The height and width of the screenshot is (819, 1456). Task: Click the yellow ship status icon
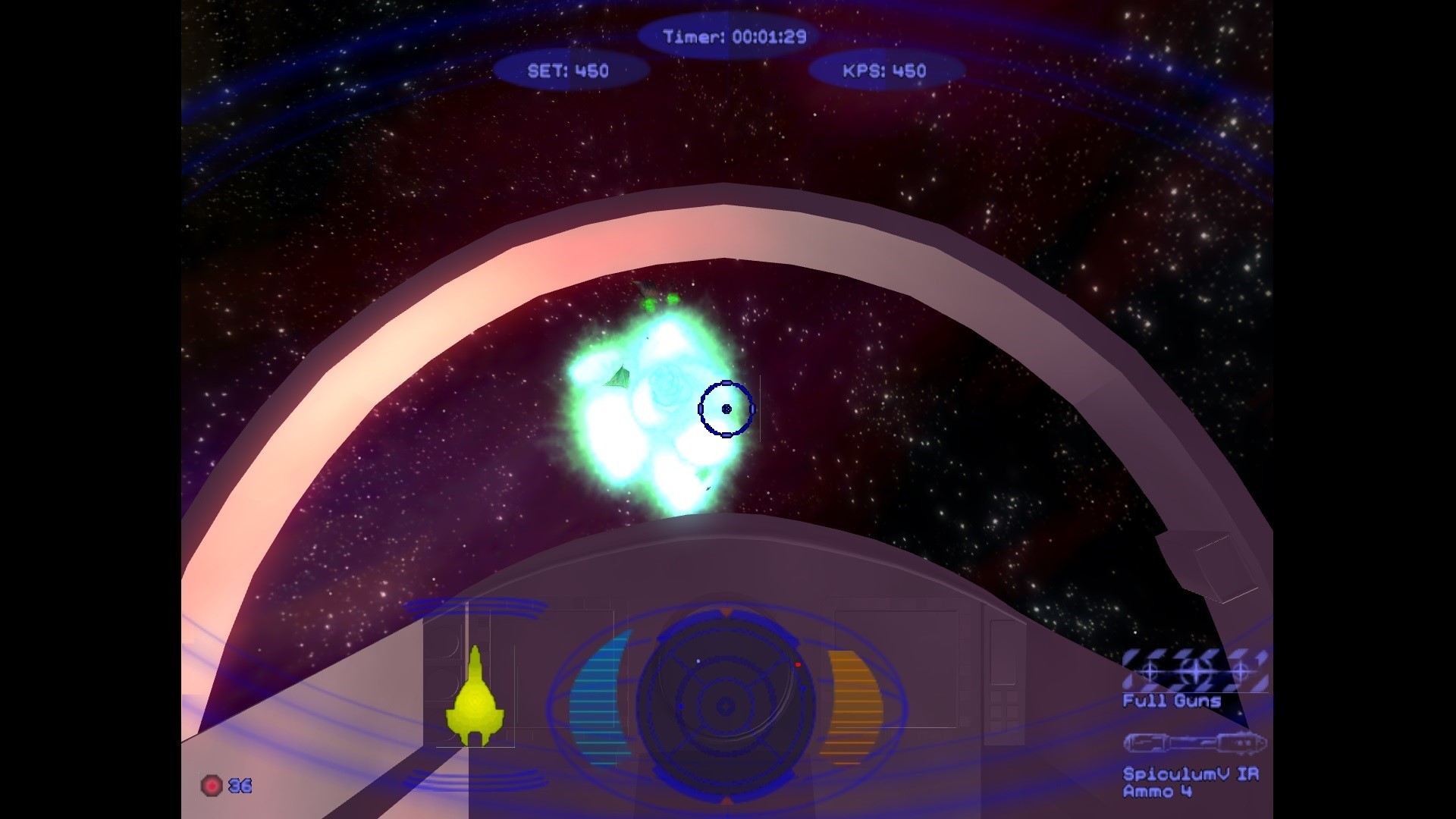pos(475,698)
